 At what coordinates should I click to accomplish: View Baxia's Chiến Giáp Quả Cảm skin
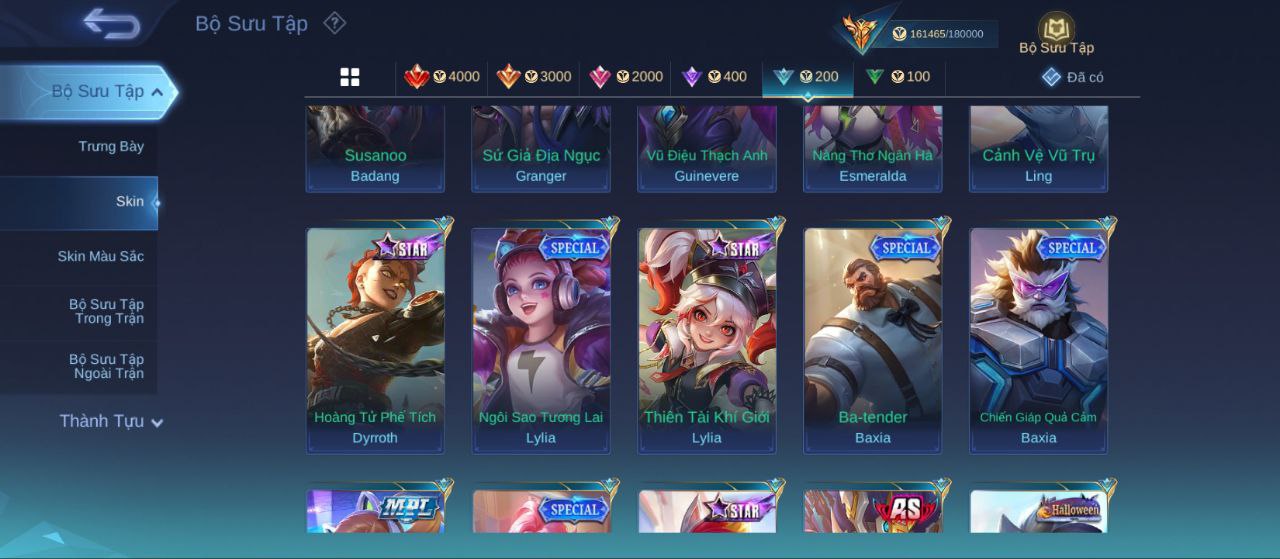click(1039, 340)
